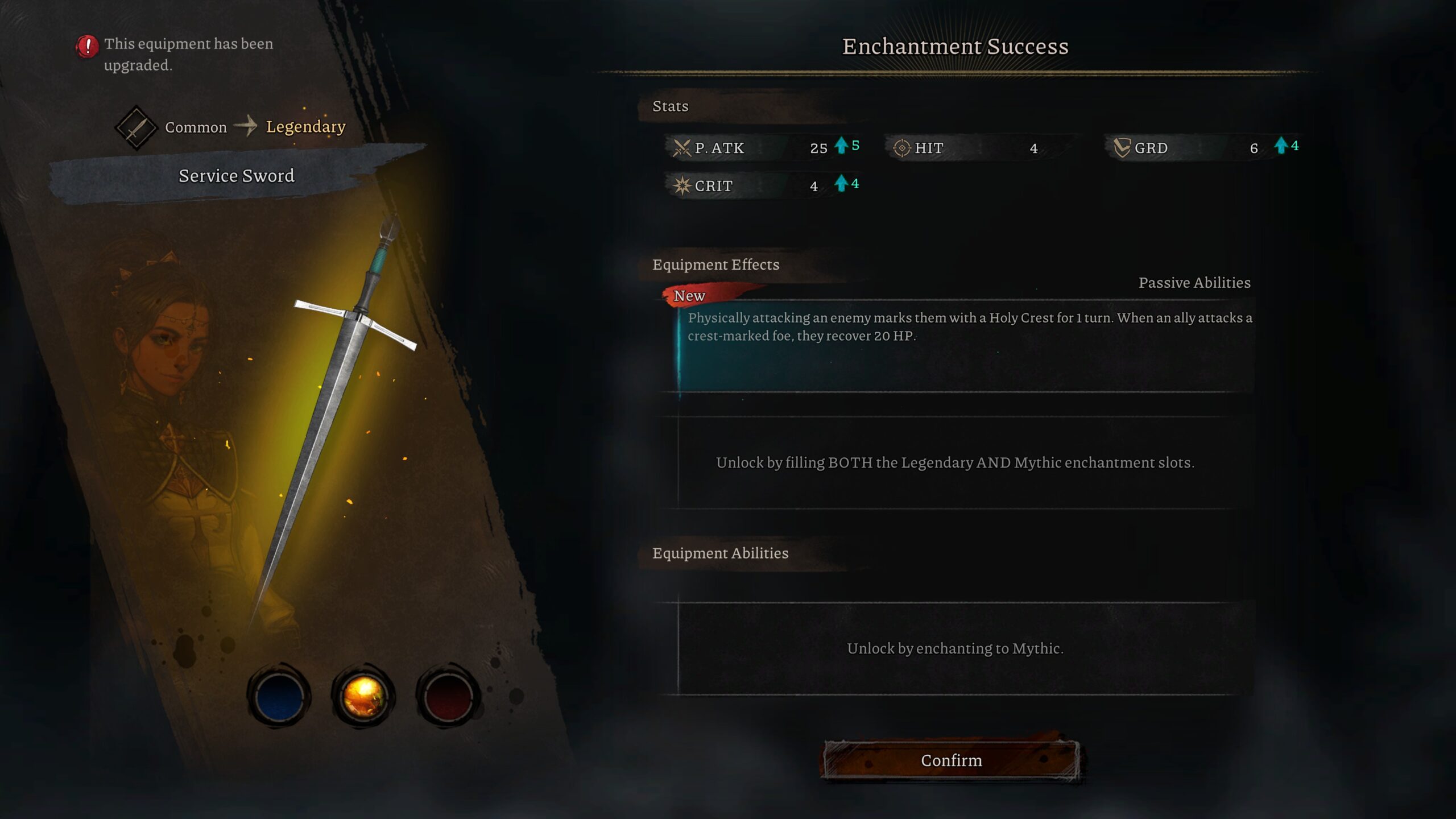Select the glowing orange Legendary gem slot
This screenshot has height=819, width=1456.
coord(363,696)
